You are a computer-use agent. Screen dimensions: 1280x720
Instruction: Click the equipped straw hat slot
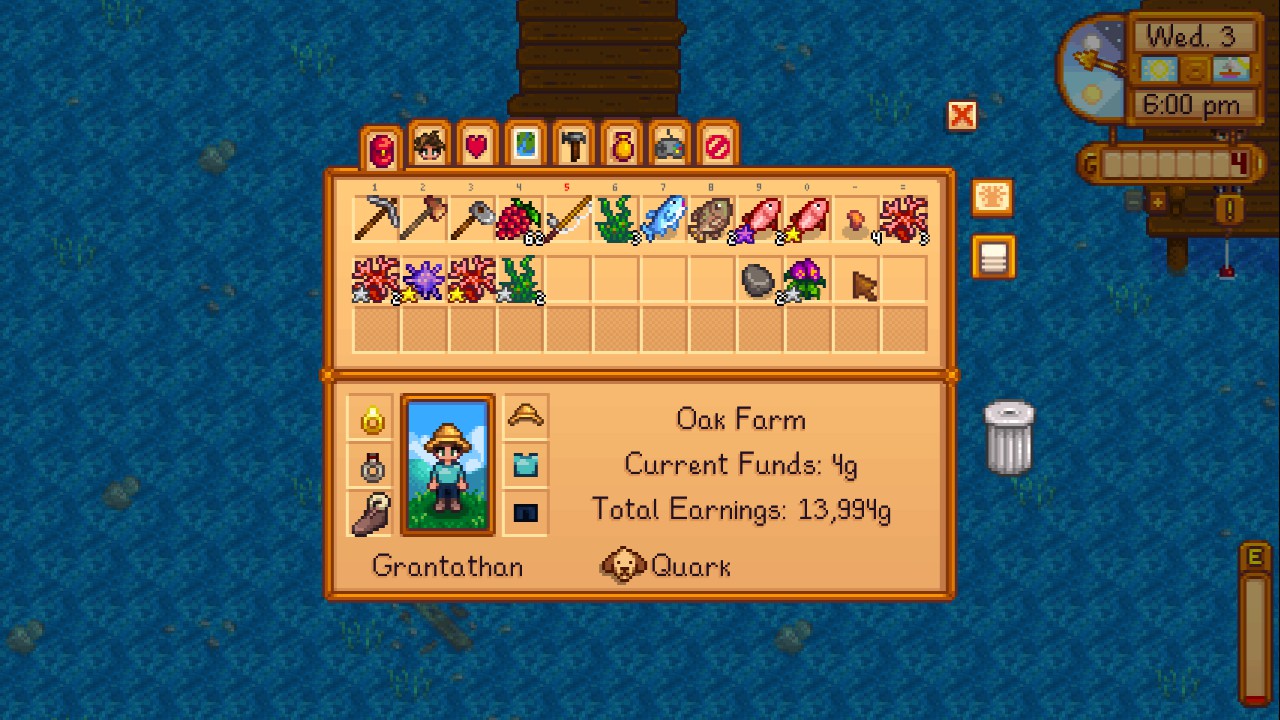point(525,413)
